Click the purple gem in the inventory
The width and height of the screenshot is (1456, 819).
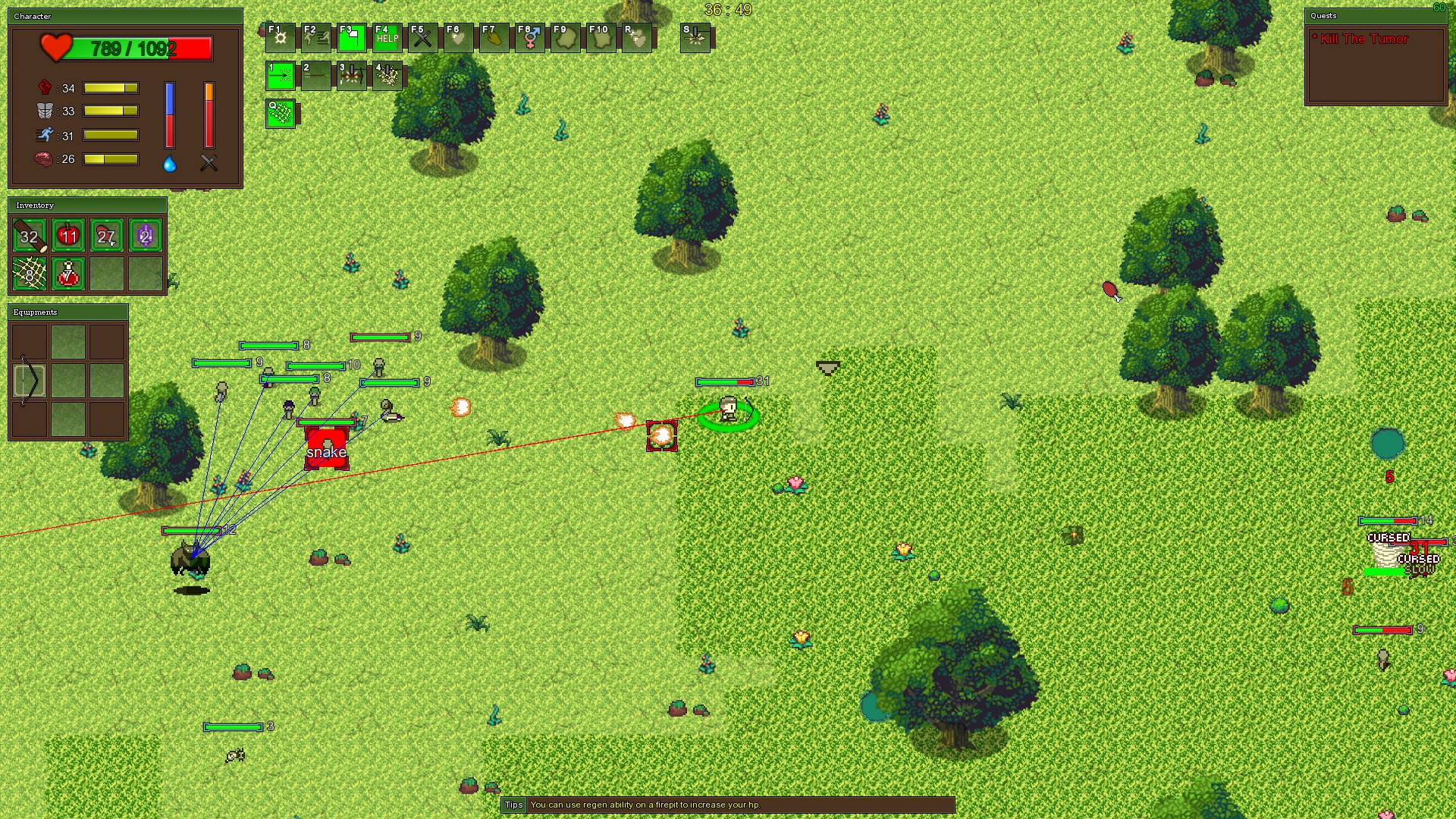[x=143, y=236]
